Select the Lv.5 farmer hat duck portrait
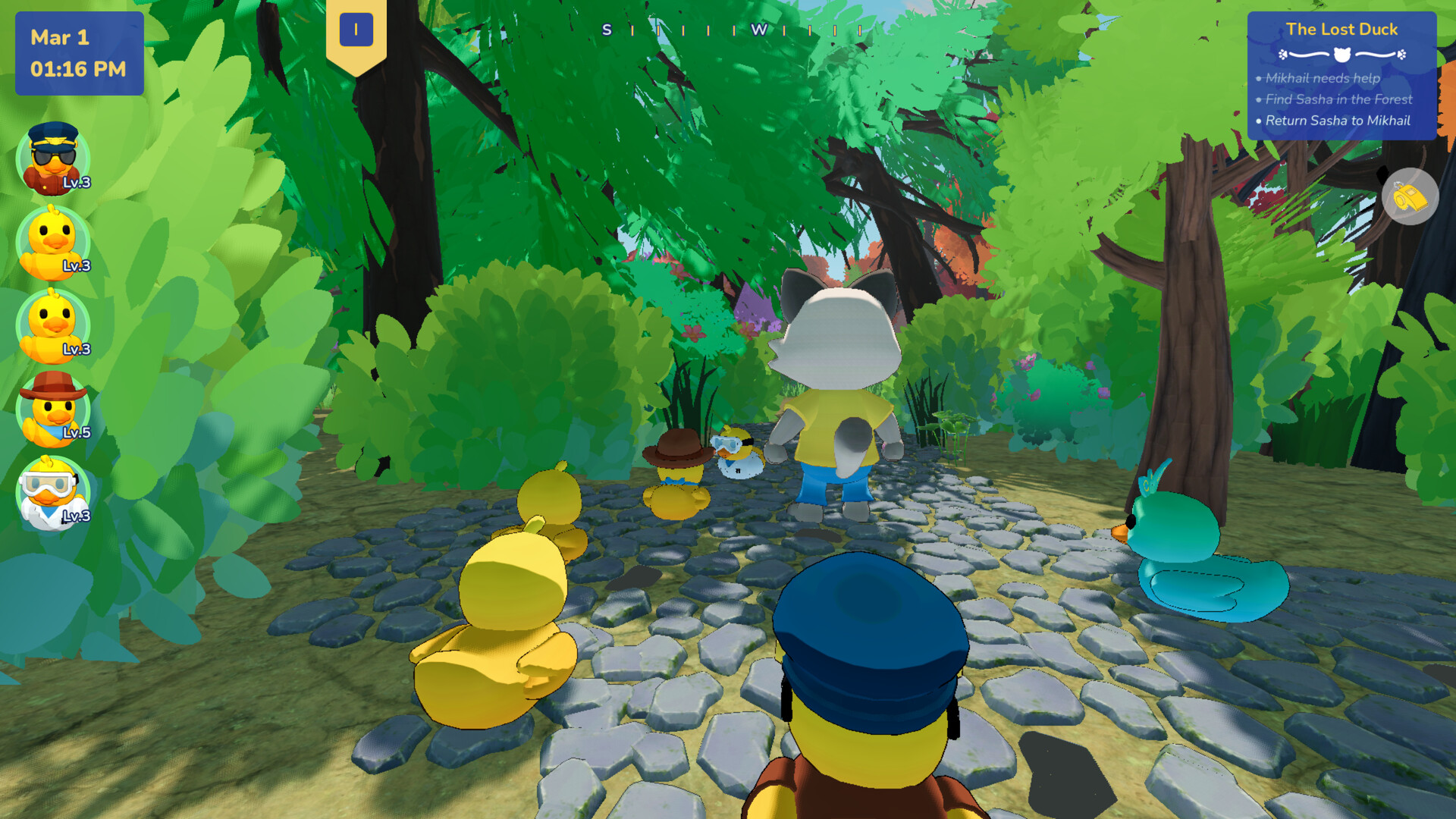This screenshot has height=819, width=1456. [53, 409]
